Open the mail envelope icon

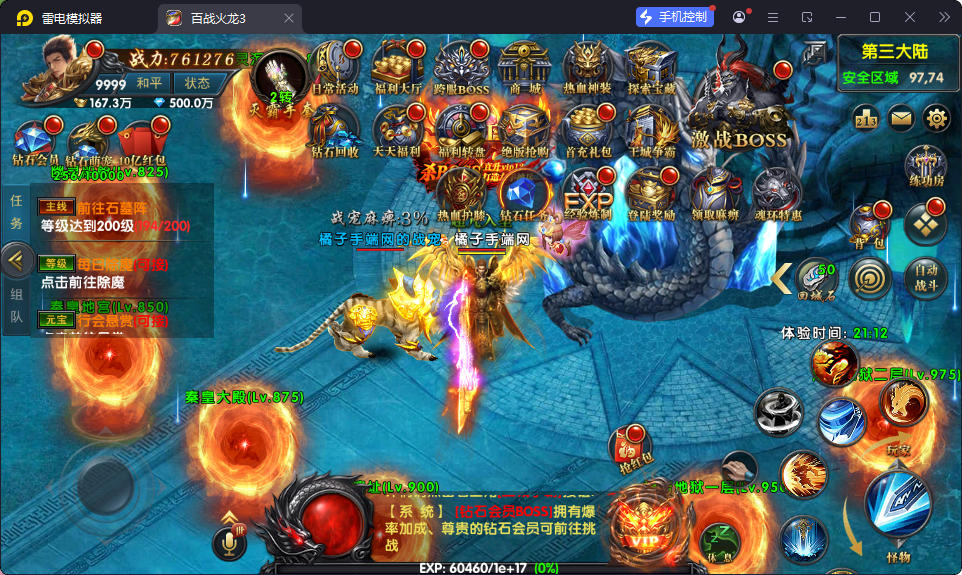pos(902,118)
